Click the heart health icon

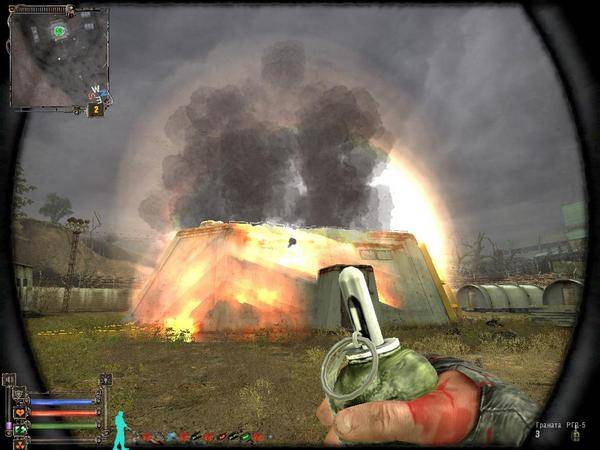20,412
